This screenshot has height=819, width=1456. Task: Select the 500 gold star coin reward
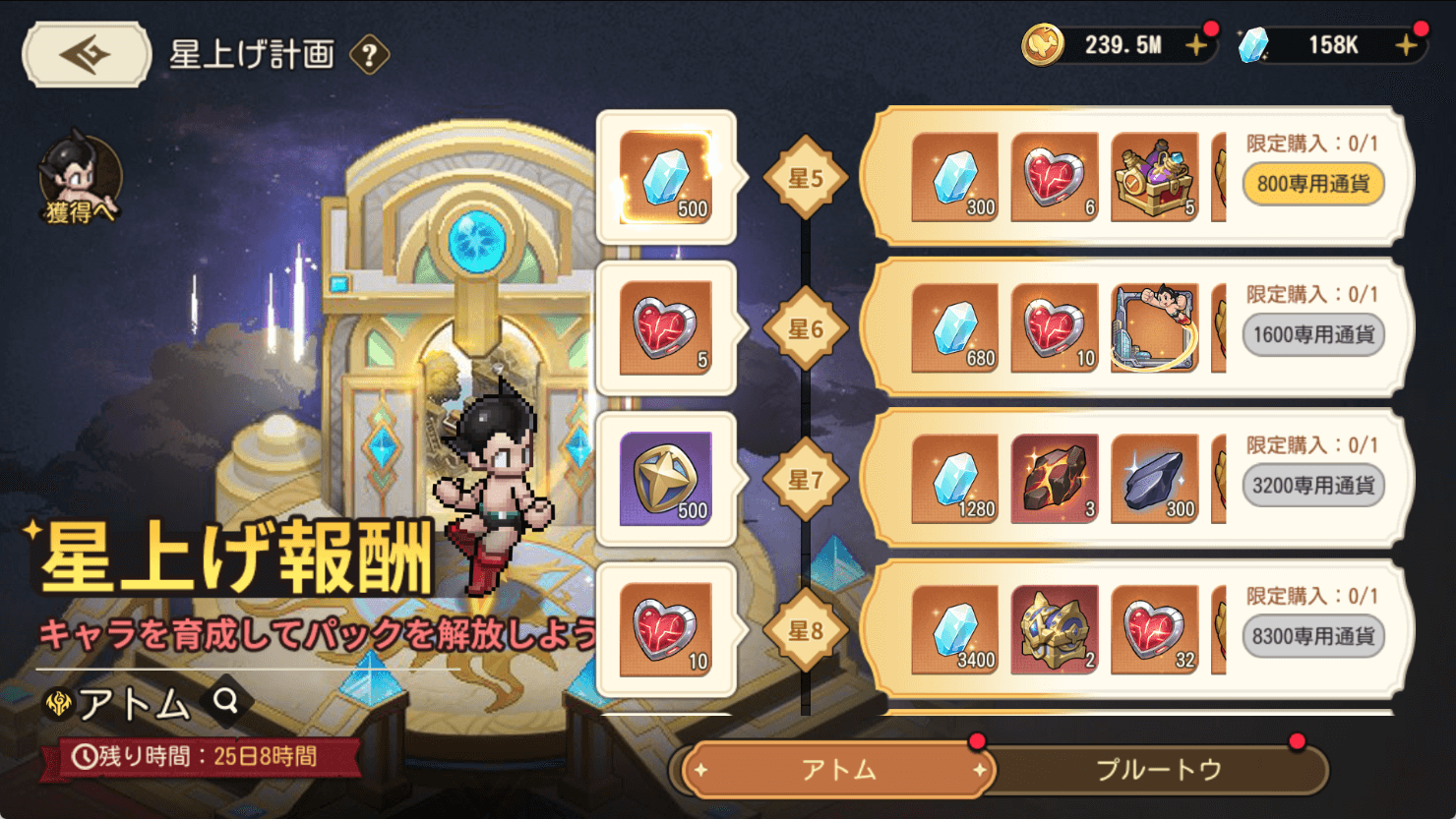click(x=666, y=479)
